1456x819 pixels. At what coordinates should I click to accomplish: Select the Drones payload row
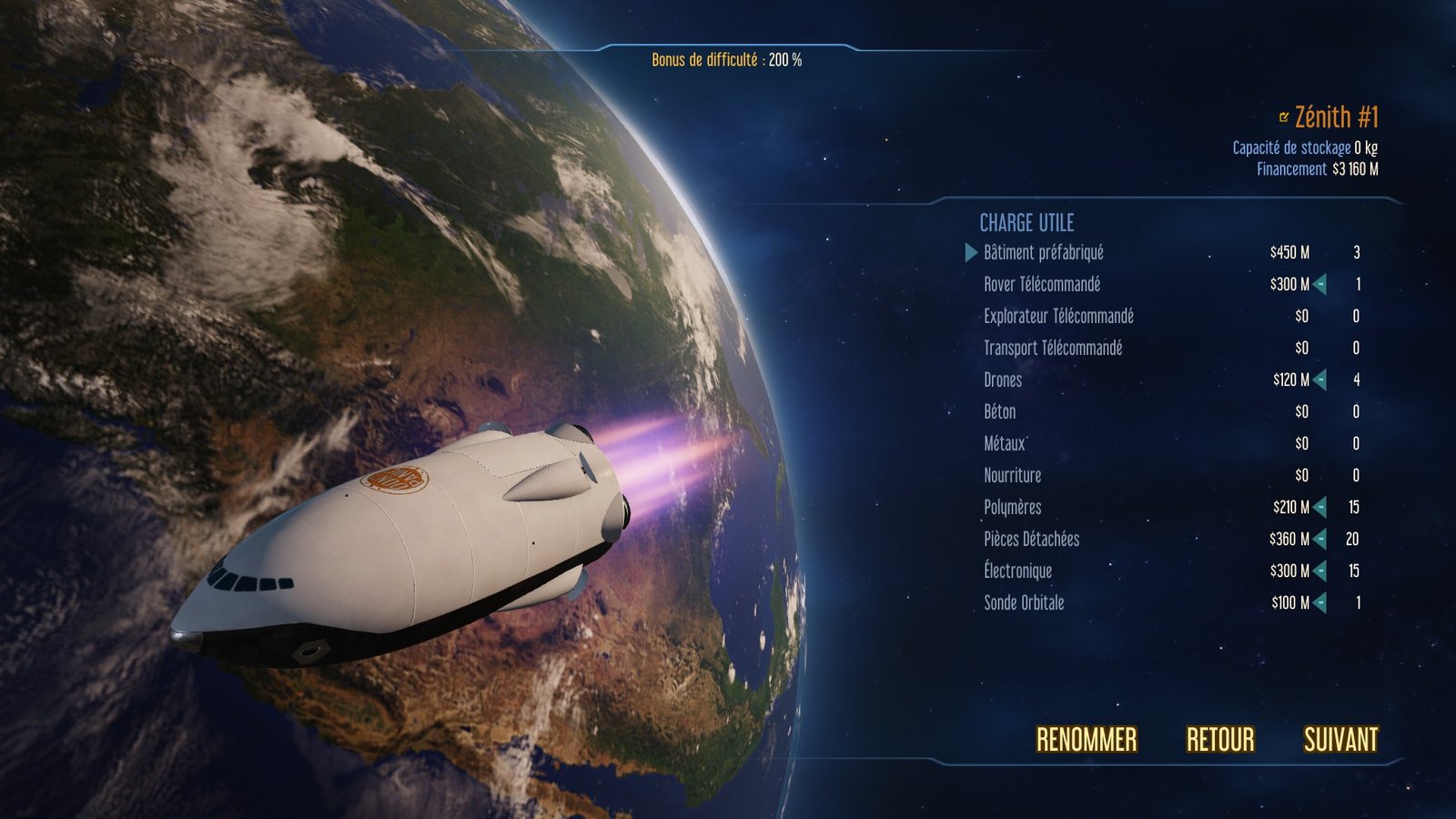click(1003, 380)
